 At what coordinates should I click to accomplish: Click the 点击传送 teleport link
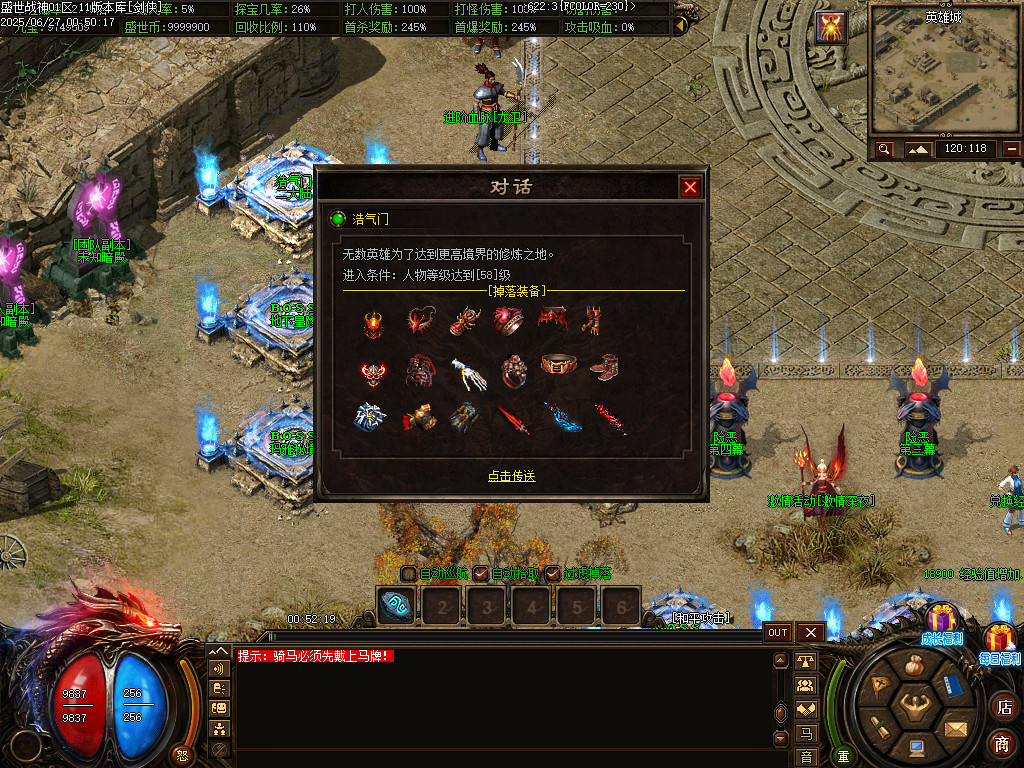coord(511,476)
